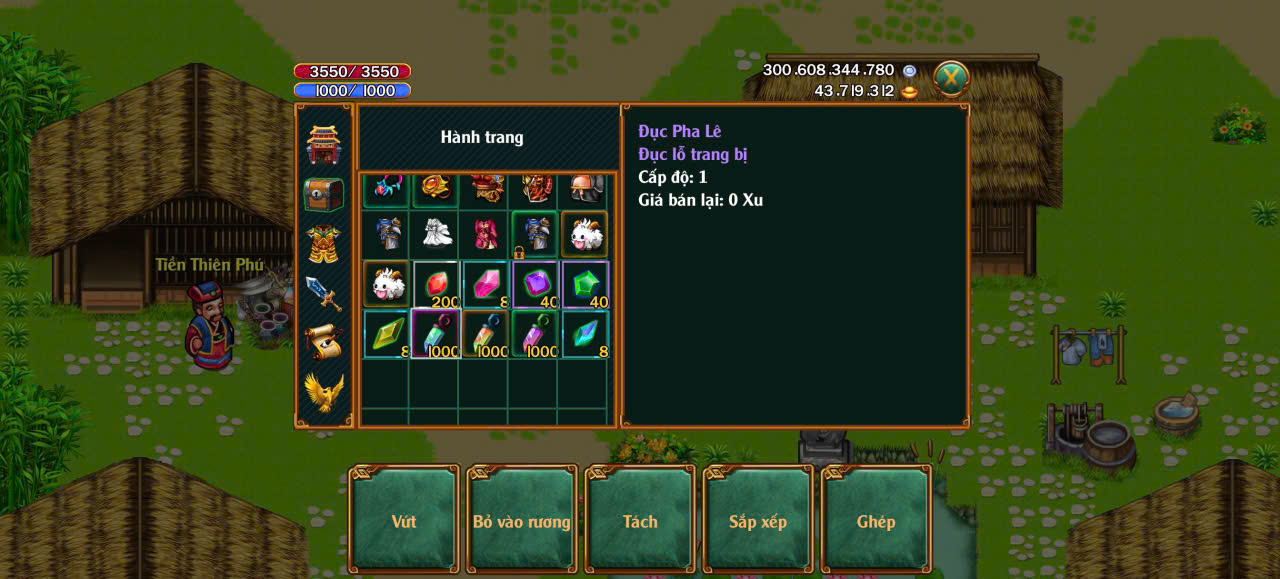Viewport: 1280px width, 579px height.
Task: Choose the green emerald gem slot
Action: click(x=585, y=285)
